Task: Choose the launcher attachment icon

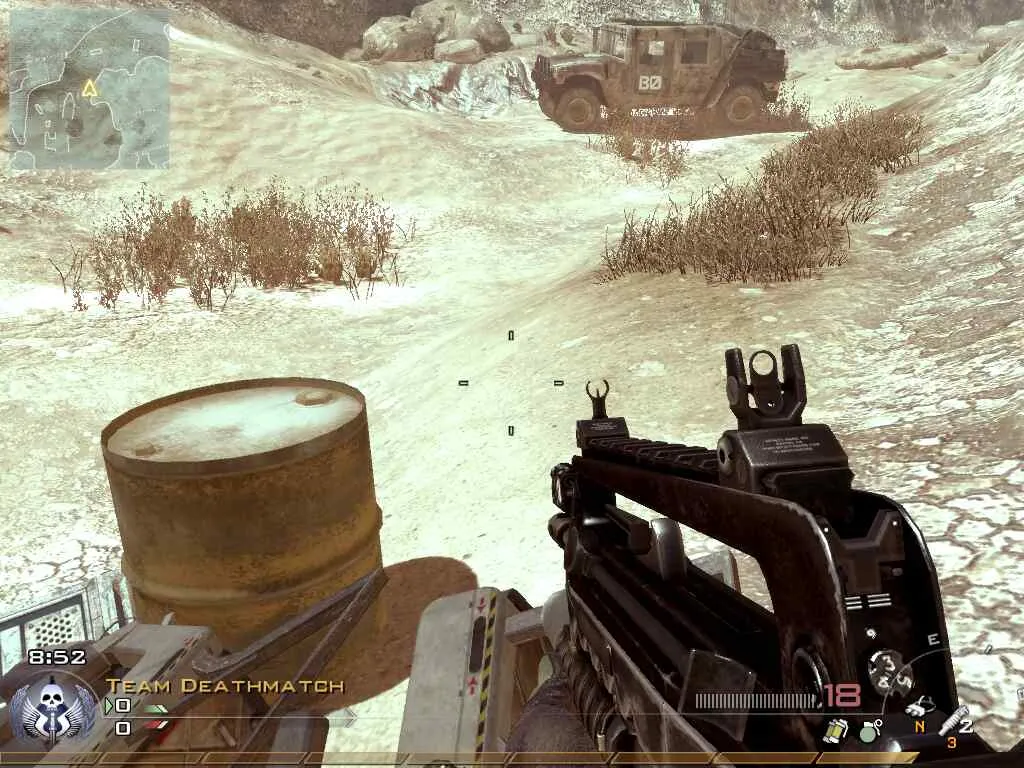Action: point(955,721)
